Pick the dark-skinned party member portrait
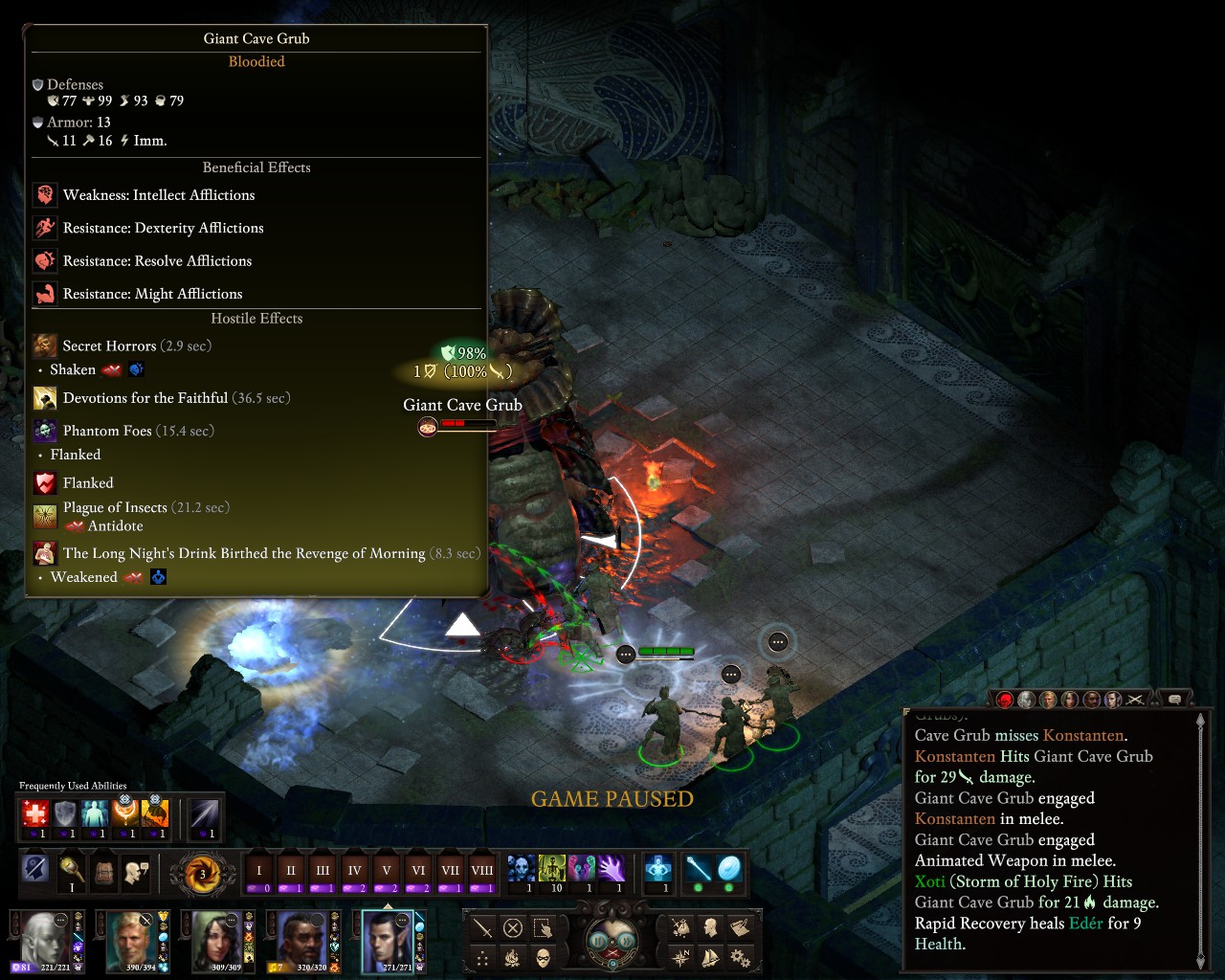The height and width of the screenshot is (980, 1225). pos(302,938)
